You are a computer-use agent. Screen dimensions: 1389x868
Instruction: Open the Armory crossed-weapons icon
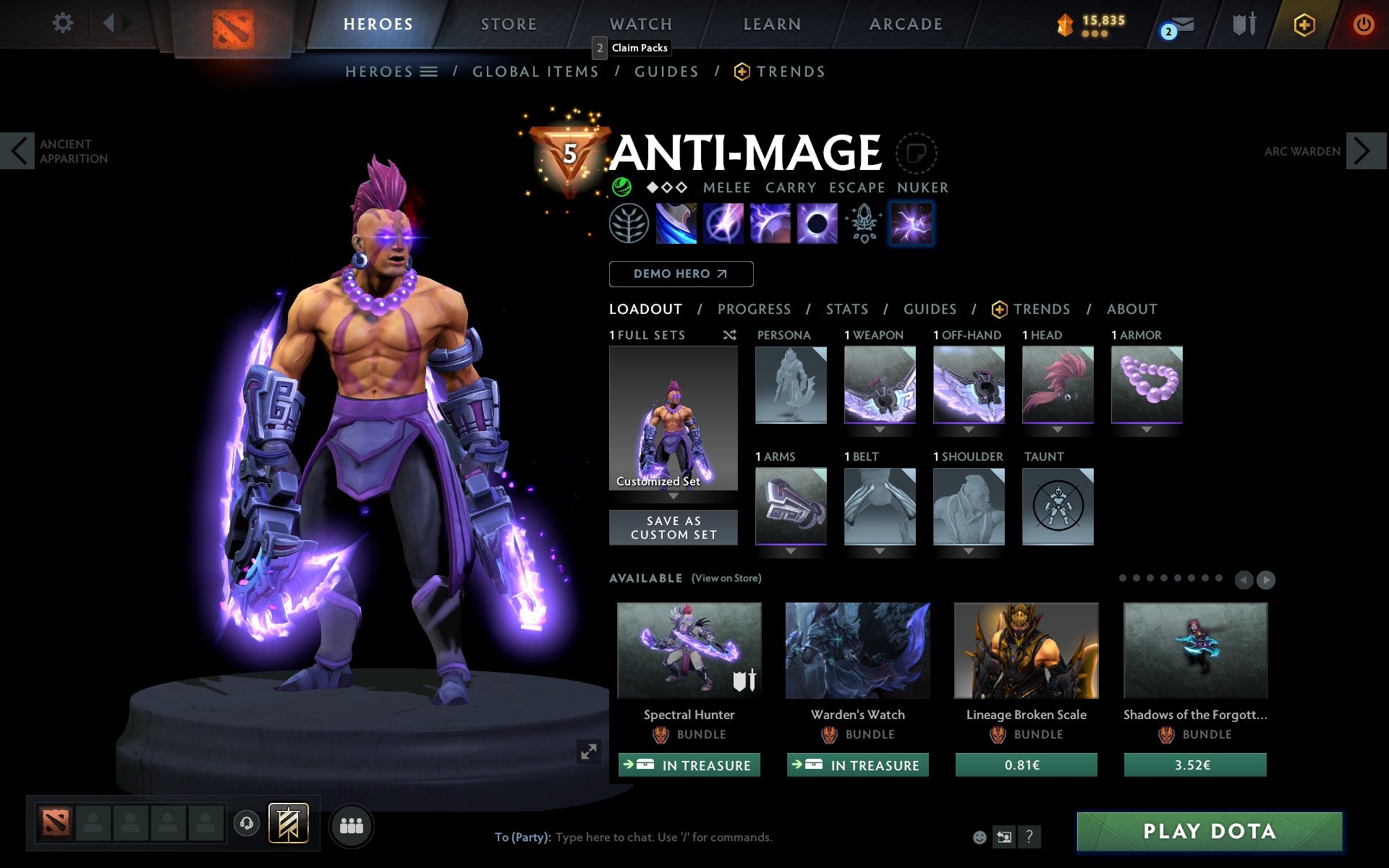tap(1243, 24)
